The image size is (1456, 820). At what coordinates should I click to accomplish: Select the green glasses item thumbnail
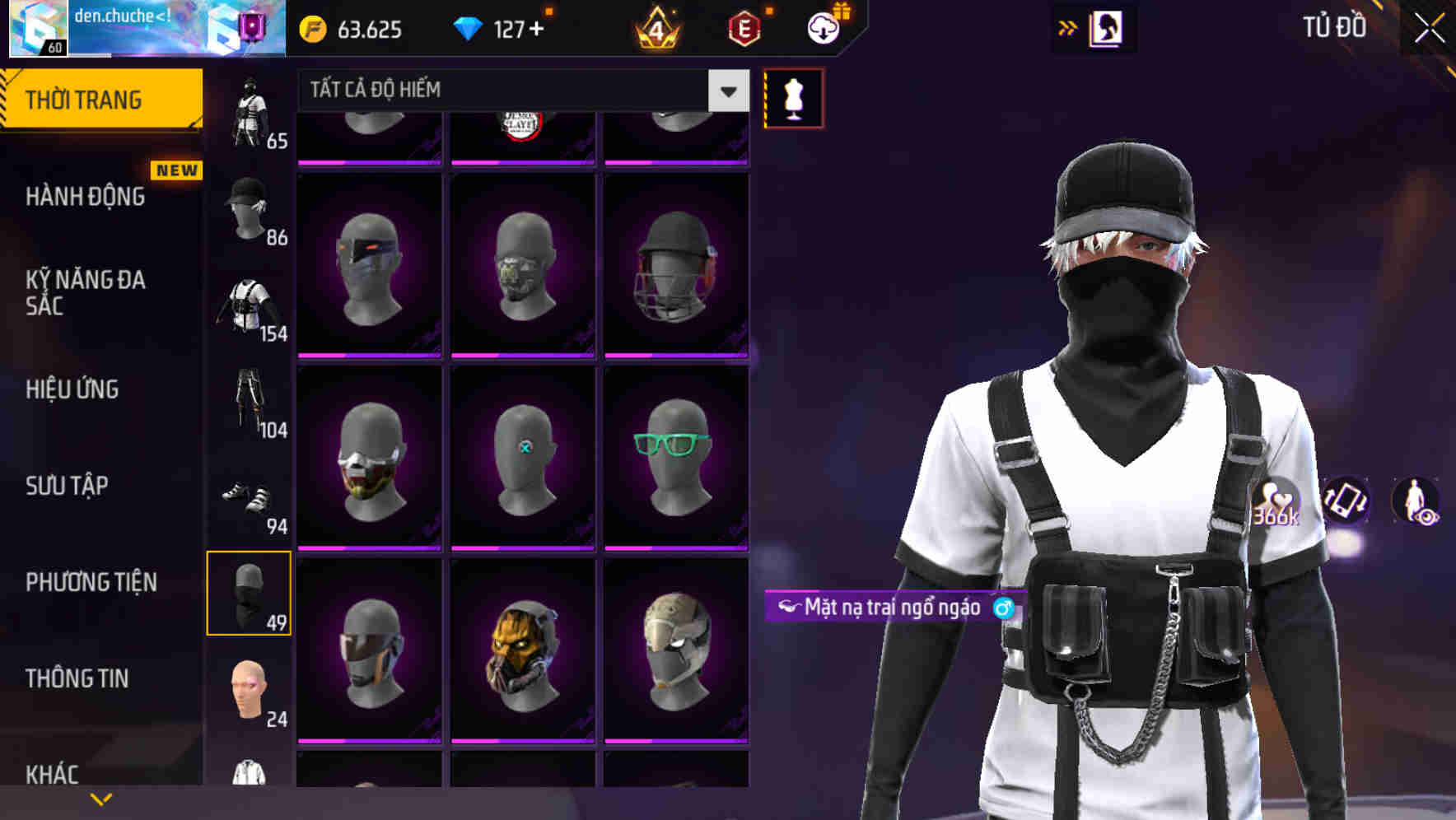point(675,455)
